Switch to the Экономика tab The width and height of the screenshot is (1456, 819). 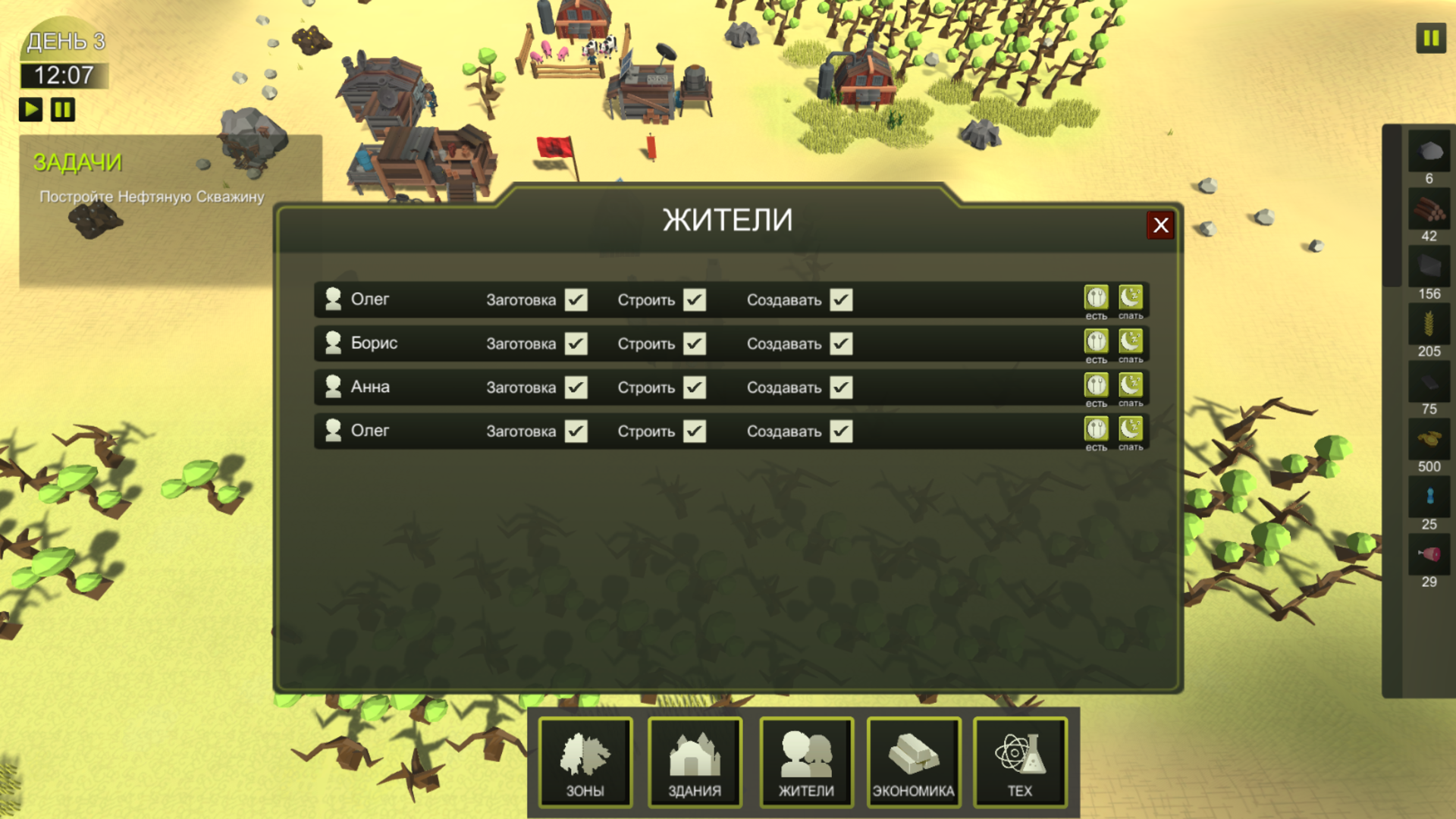(x=914, y=762)
